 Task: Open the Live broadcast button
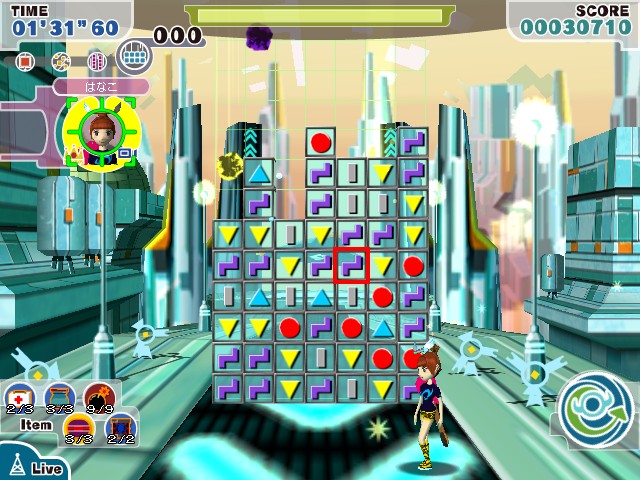click(x=33, y=468)
